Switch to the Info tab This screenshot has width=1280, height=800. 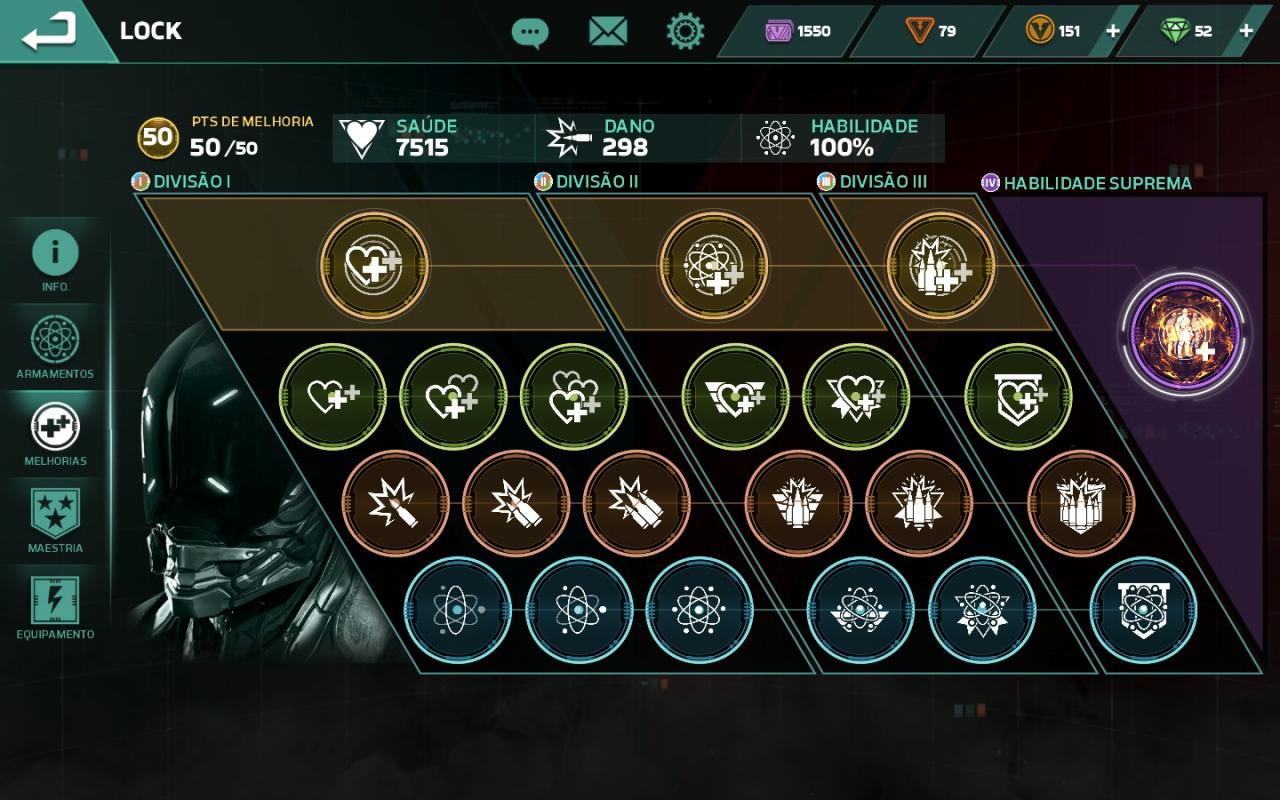[x=55, y=258]
